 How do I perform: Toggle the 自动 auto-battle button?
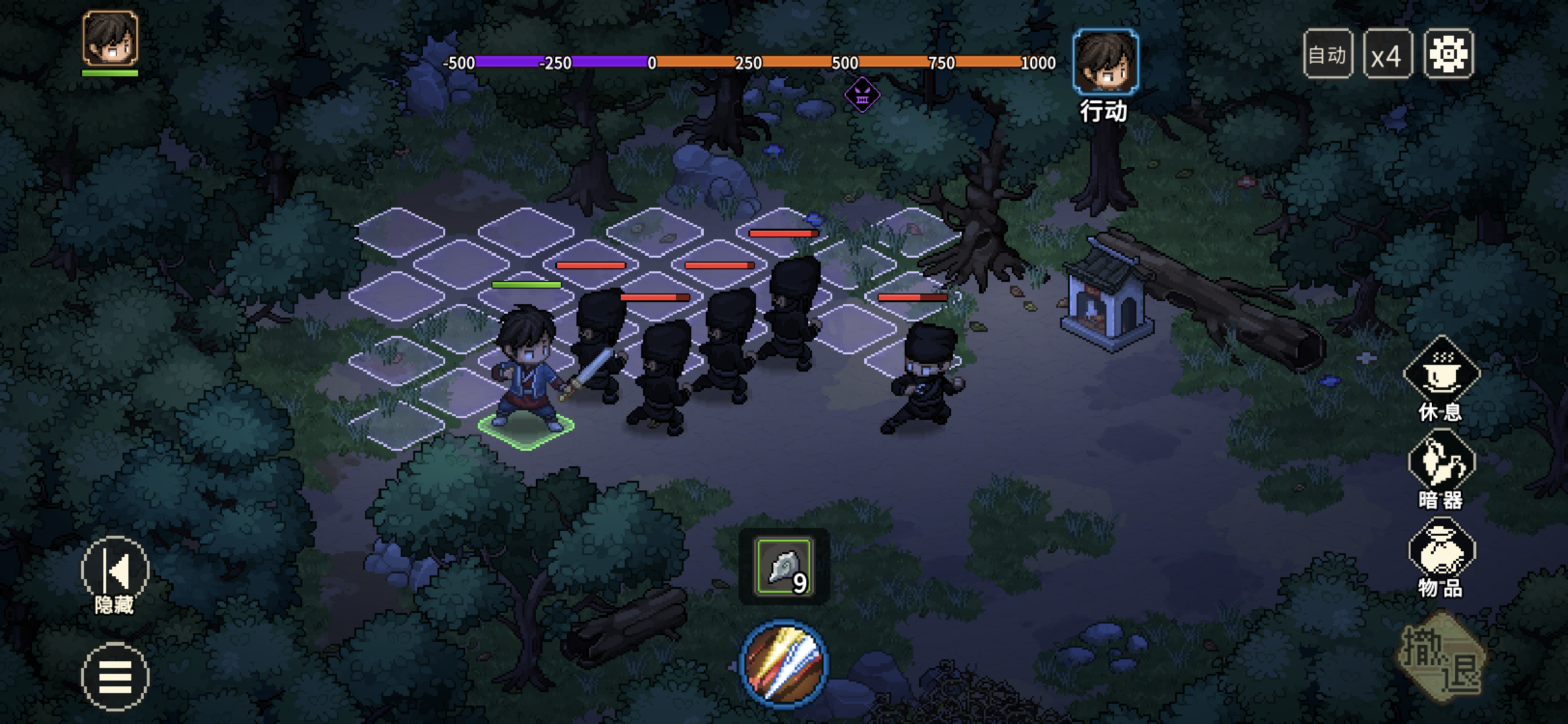click(x=1327, y=54)
